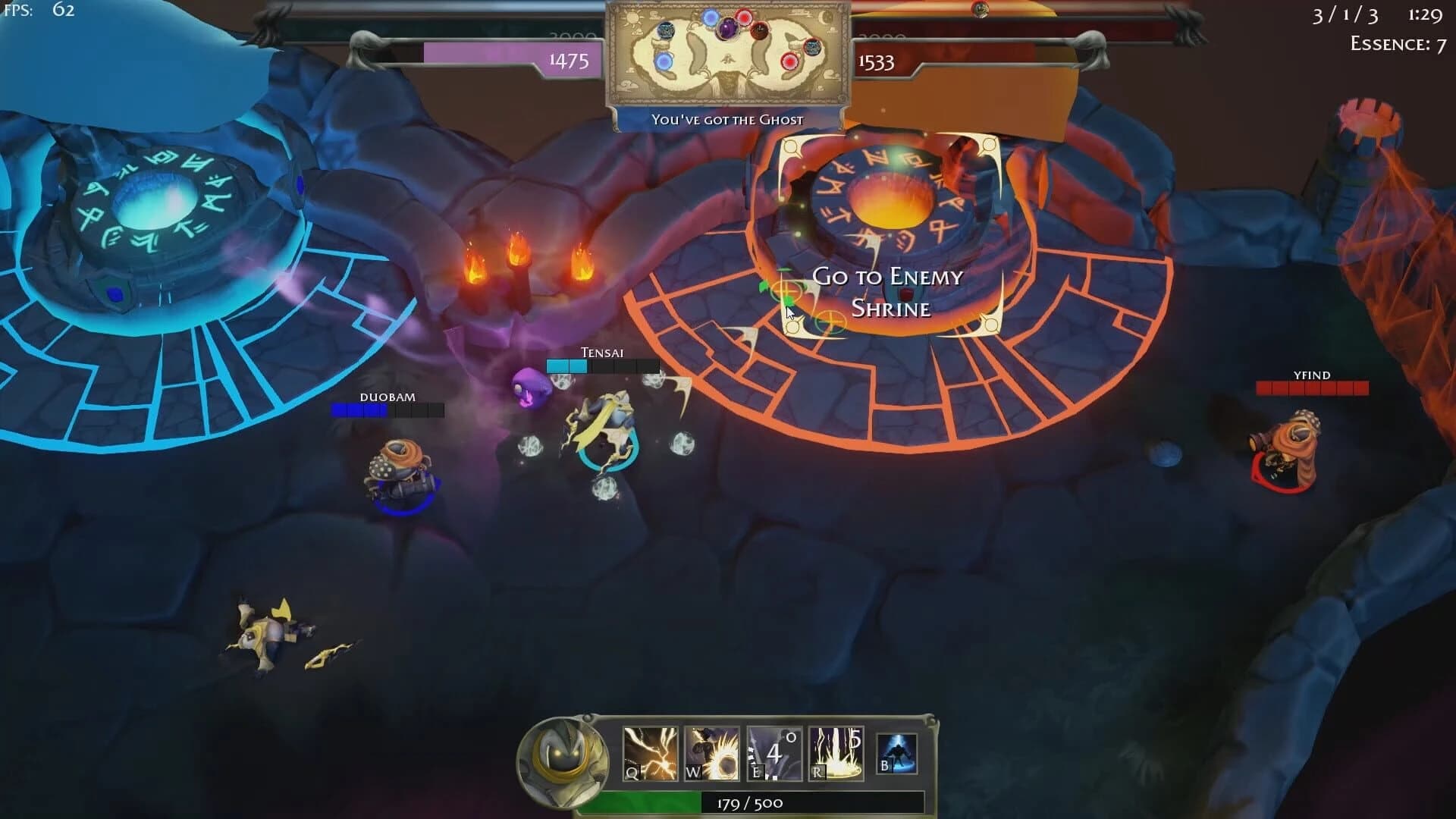Screen dimensions: 1456x819
Task: Click the green experience bar showing 179/500
Action: (728, 802)
